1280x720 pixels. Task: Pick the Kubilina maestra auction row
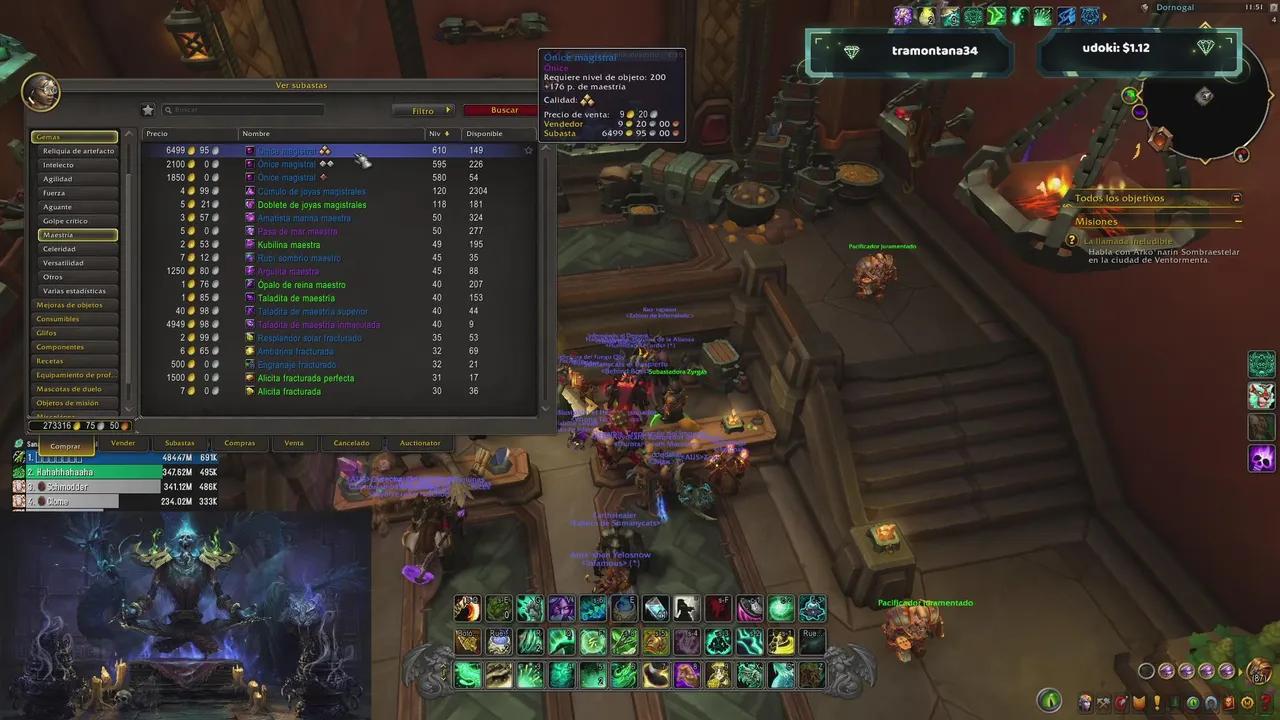click(x=288, y=245)
